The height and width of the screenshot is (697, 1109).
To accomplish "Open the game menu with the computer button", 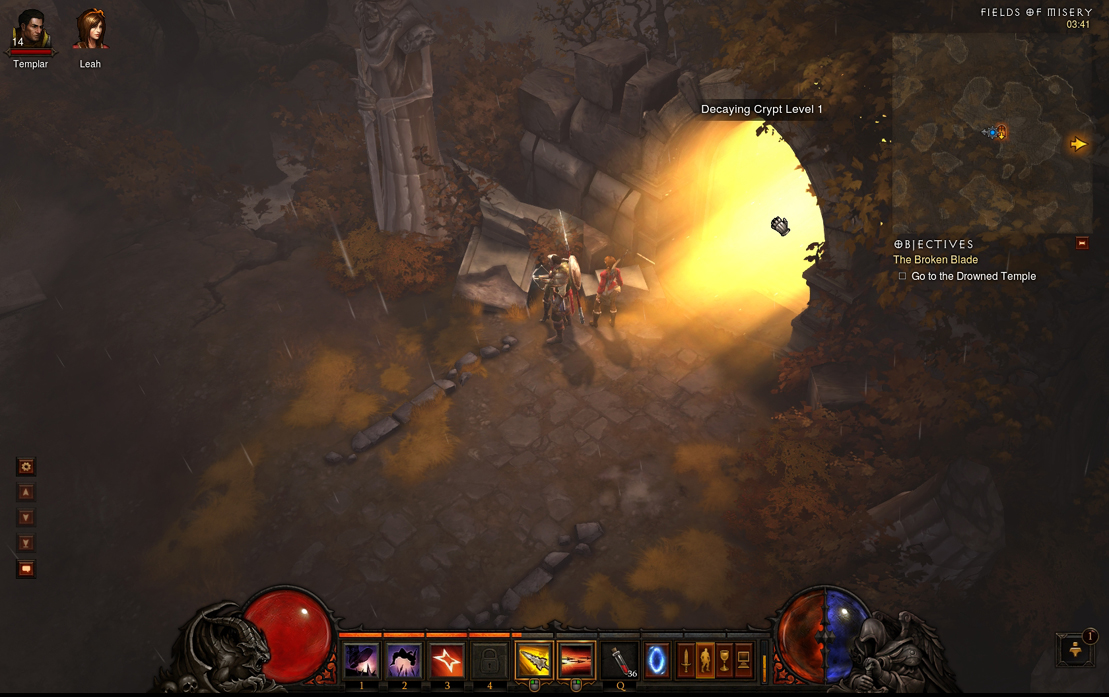I will pyautogui.click(x=744, y=660).
